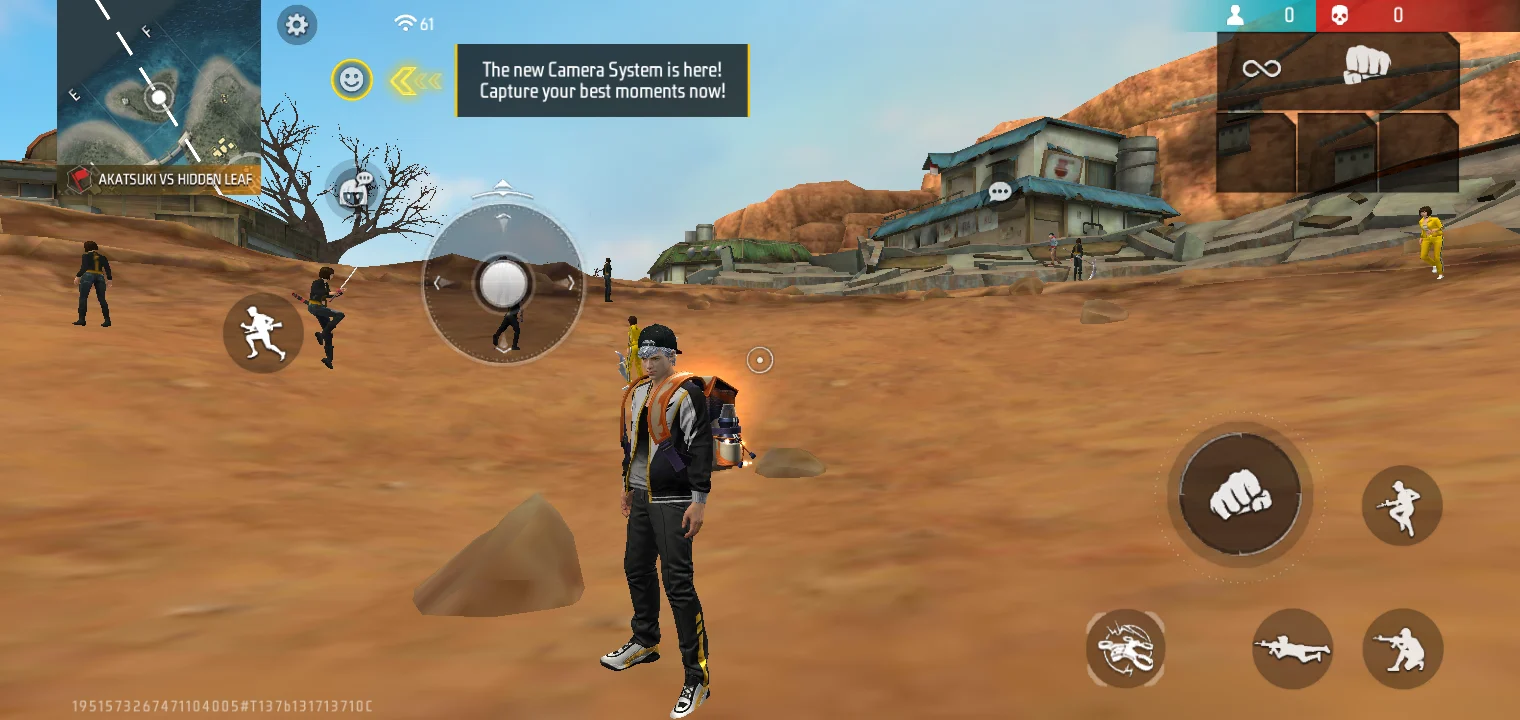Viewport: 1520px width, 720px height.
Task: Tap the movement joystick knob
Action: coord(502,283)
